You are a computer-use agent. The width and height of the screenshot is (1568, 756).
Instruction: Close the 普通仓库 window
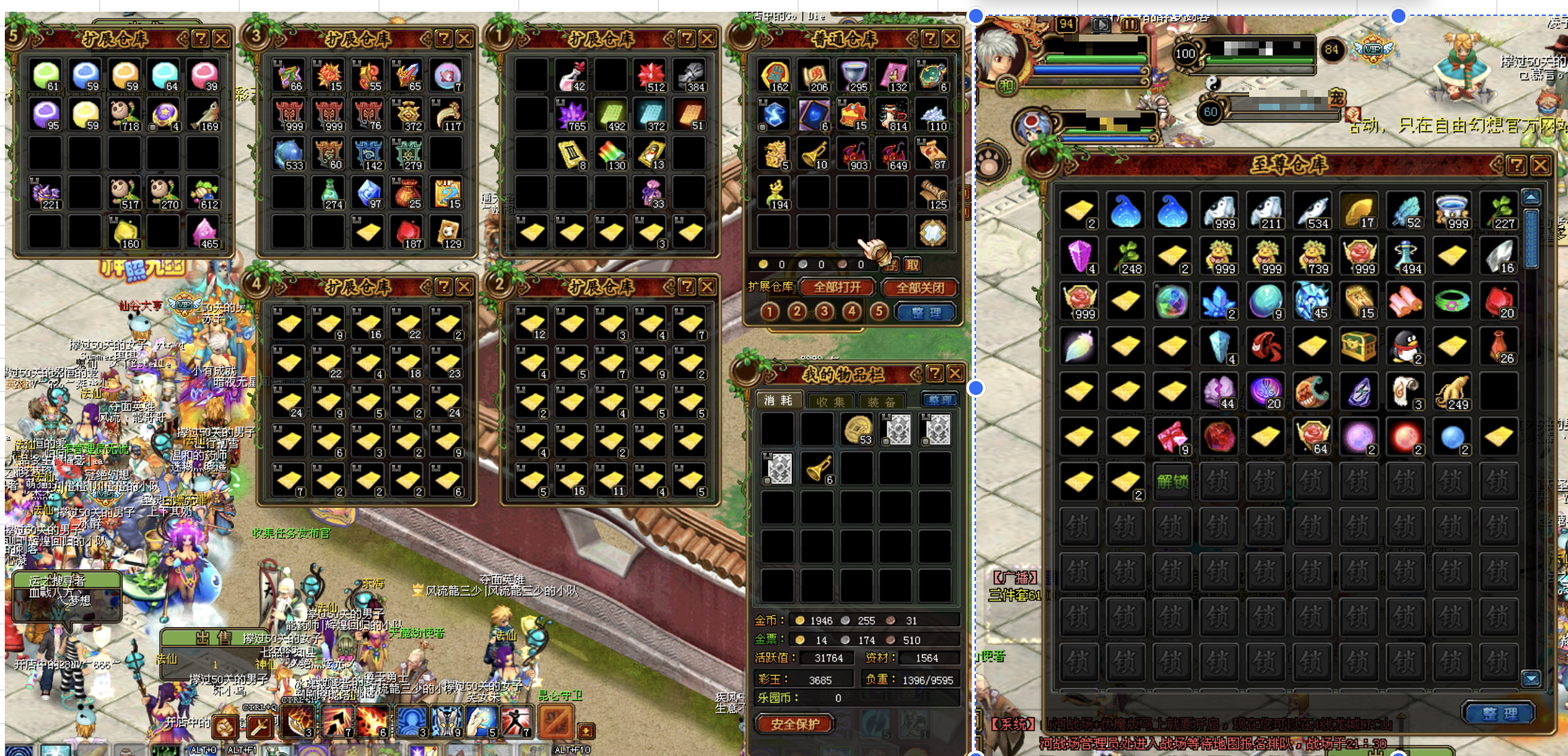(x=951, y=39)
